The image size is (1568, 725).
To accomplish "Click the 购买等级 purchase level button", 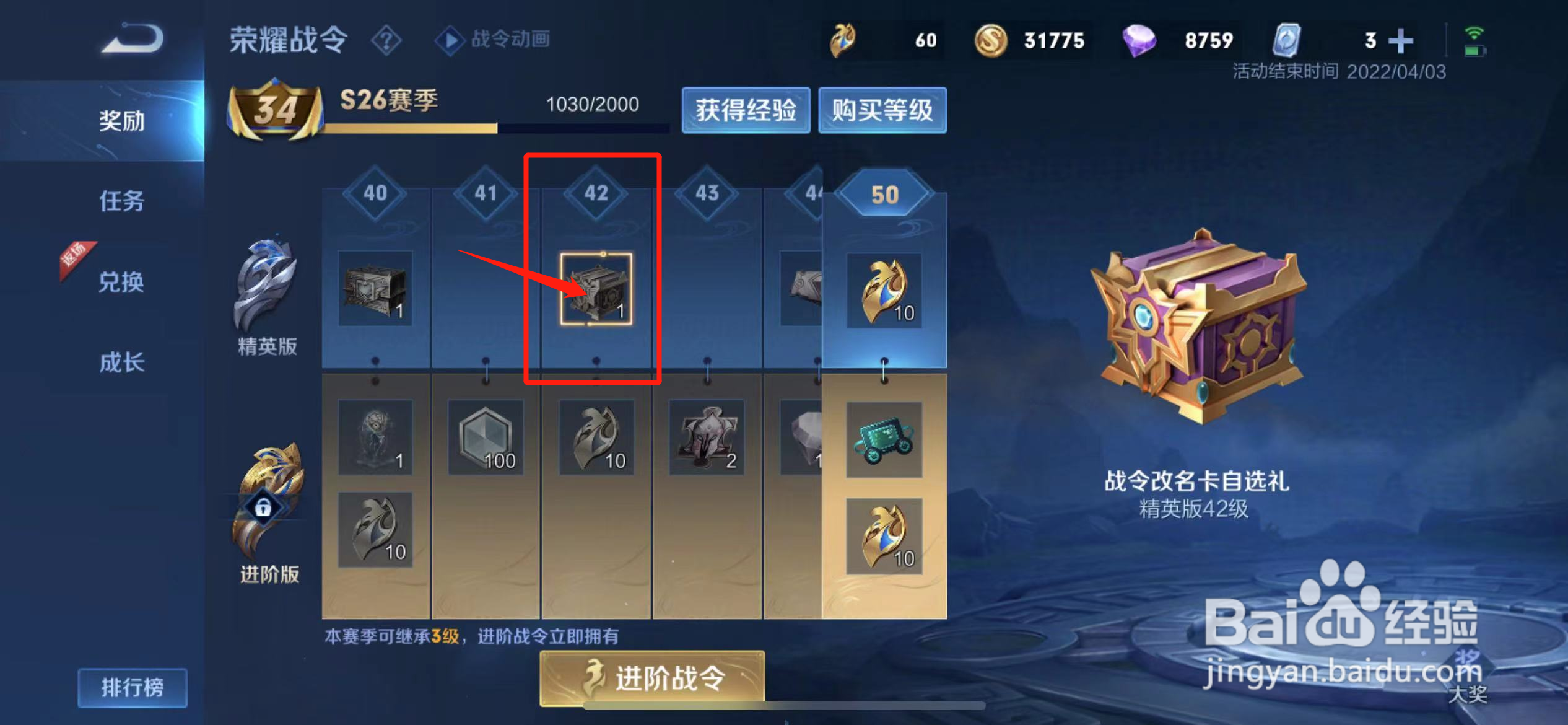I will (882, 110).
